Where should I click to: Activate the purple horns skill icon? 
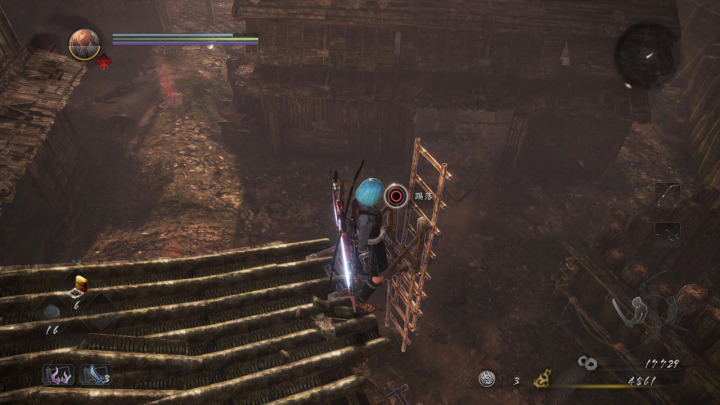point(58,376)
